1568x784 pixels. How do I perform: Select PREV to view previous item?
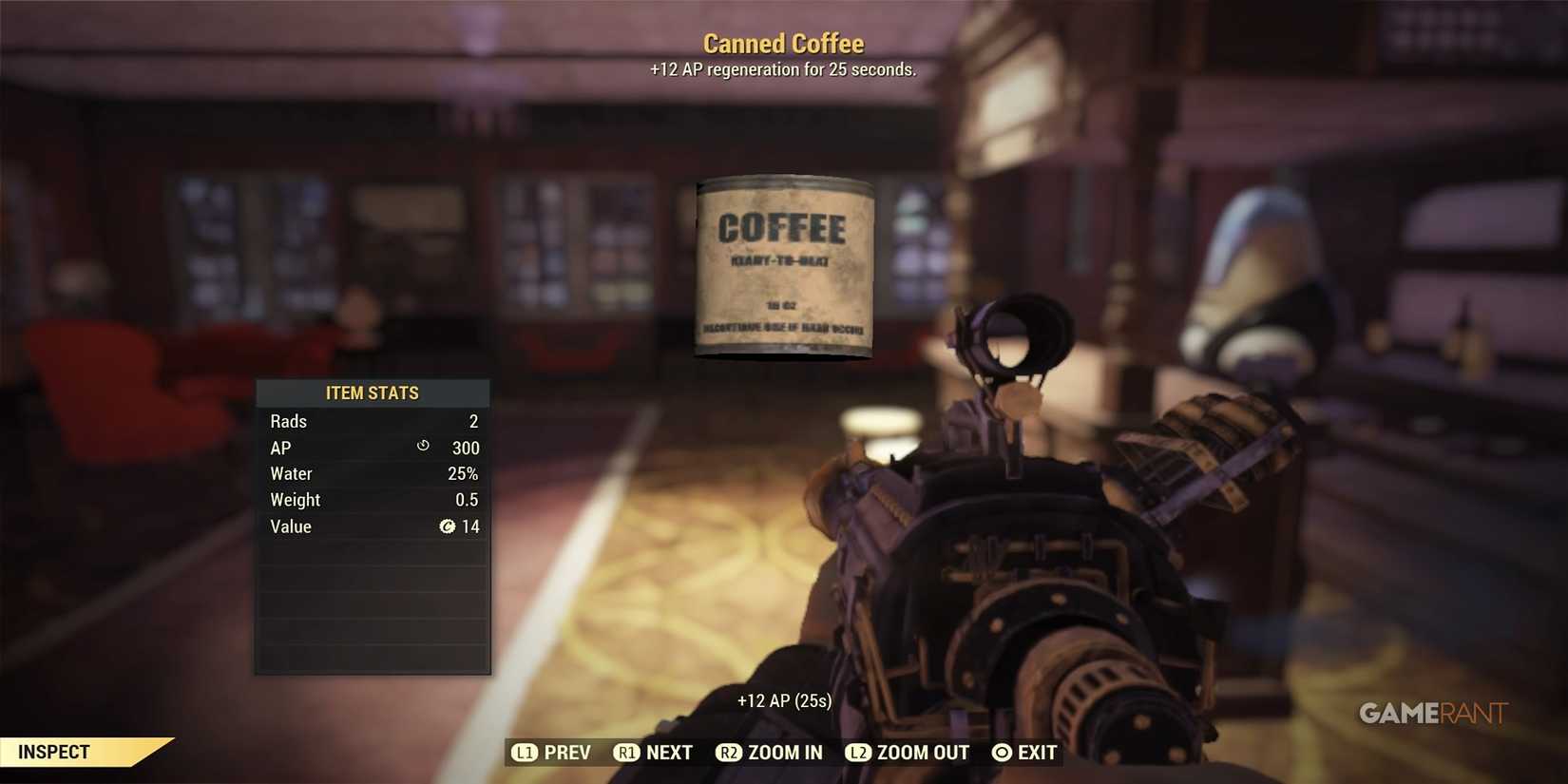(x=567, y=752)
